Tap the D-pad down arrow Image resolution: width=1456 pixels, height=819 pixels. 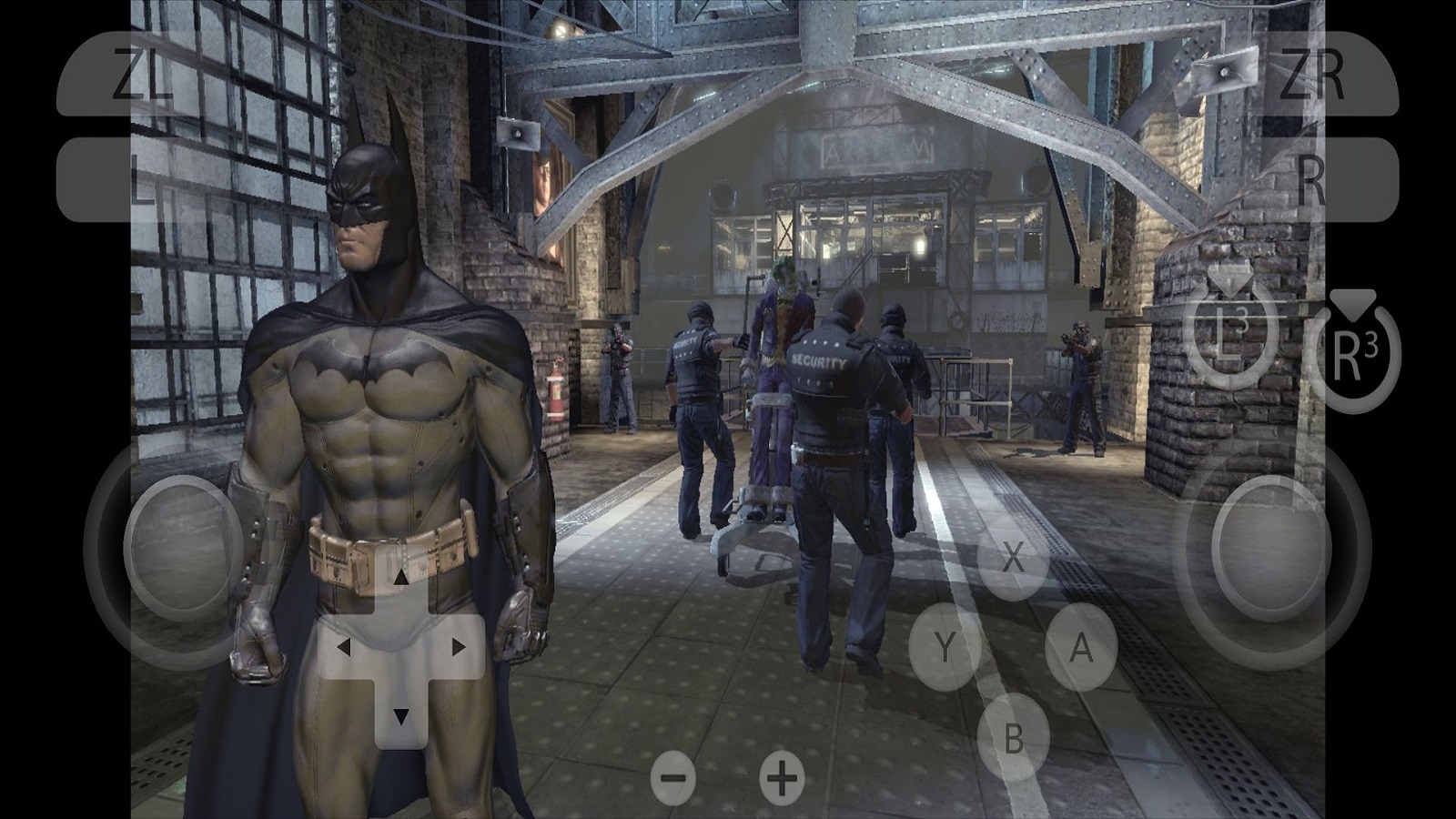[400, 716]
